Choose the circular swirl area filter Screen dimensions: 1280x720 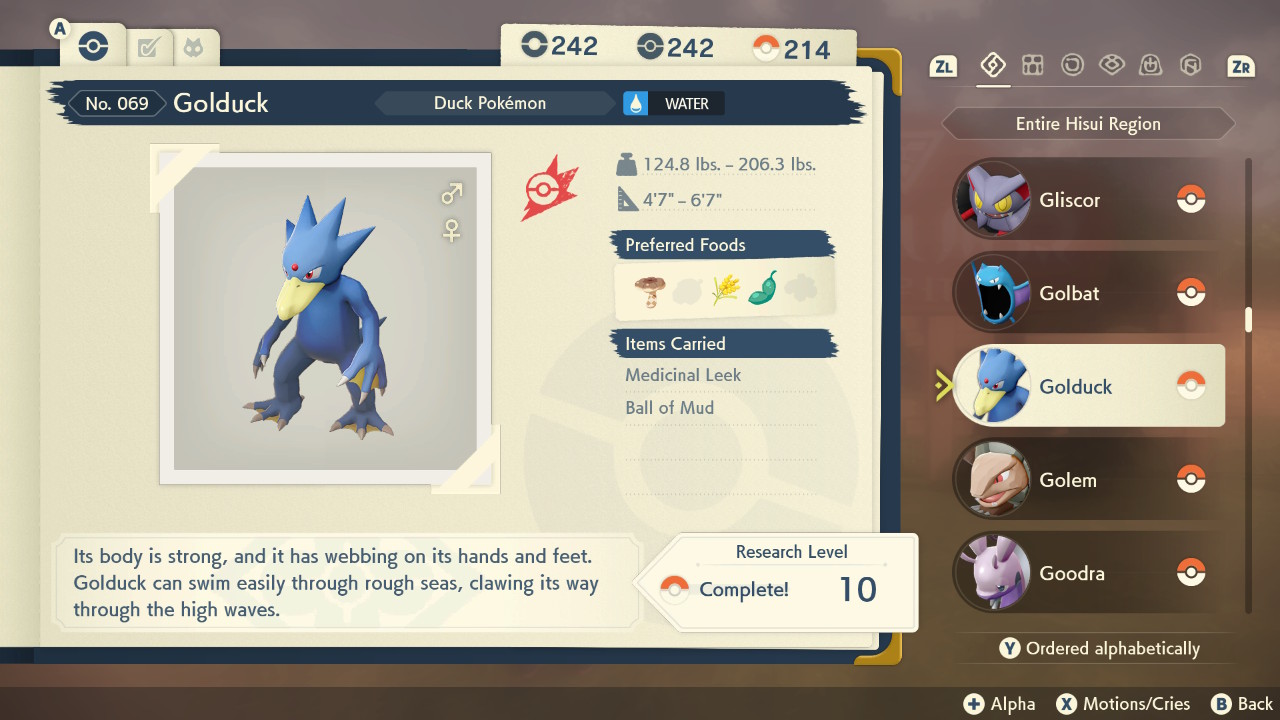tap(1072, 66)
